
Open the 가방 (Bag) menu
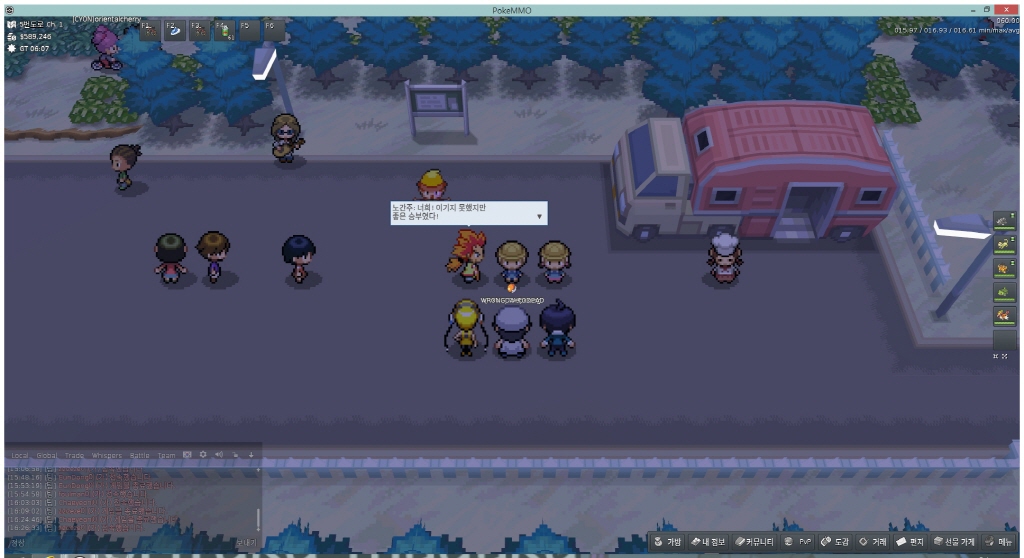(668, 542)
